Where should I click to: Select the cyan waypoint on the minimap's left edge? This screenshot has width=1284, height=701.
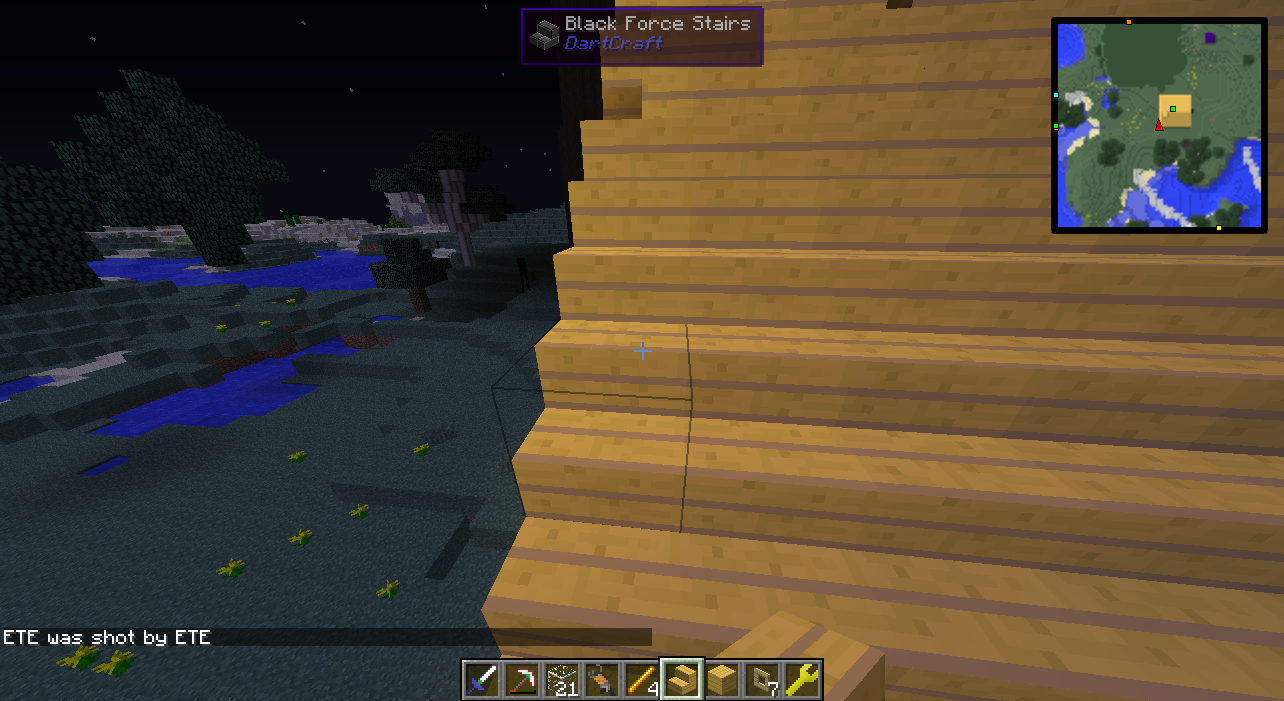pyautogui.click(x=1056, y=95)
